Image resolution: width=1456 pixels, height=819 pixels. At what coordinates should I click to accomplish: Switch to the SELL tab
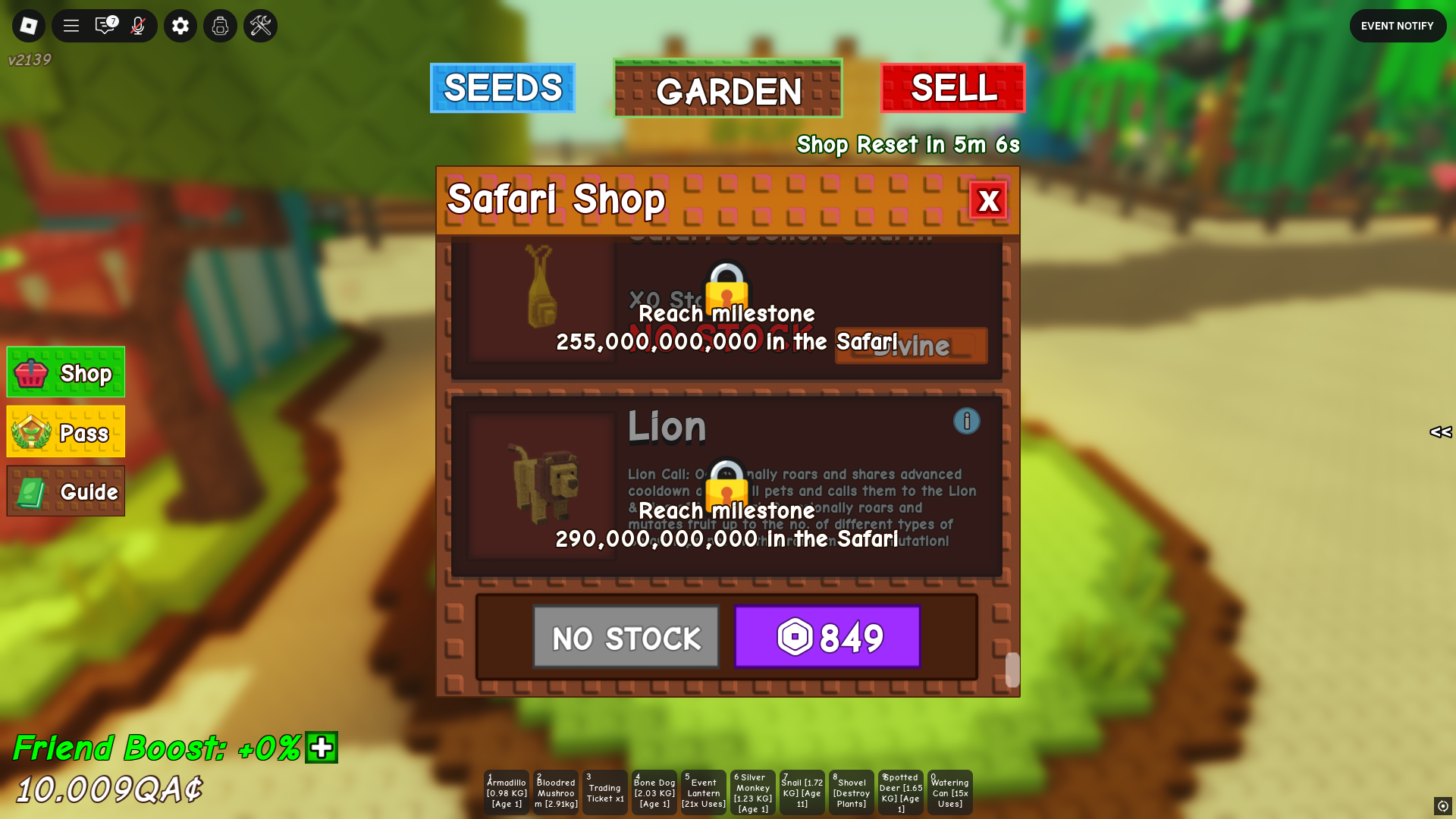[953, 89]
